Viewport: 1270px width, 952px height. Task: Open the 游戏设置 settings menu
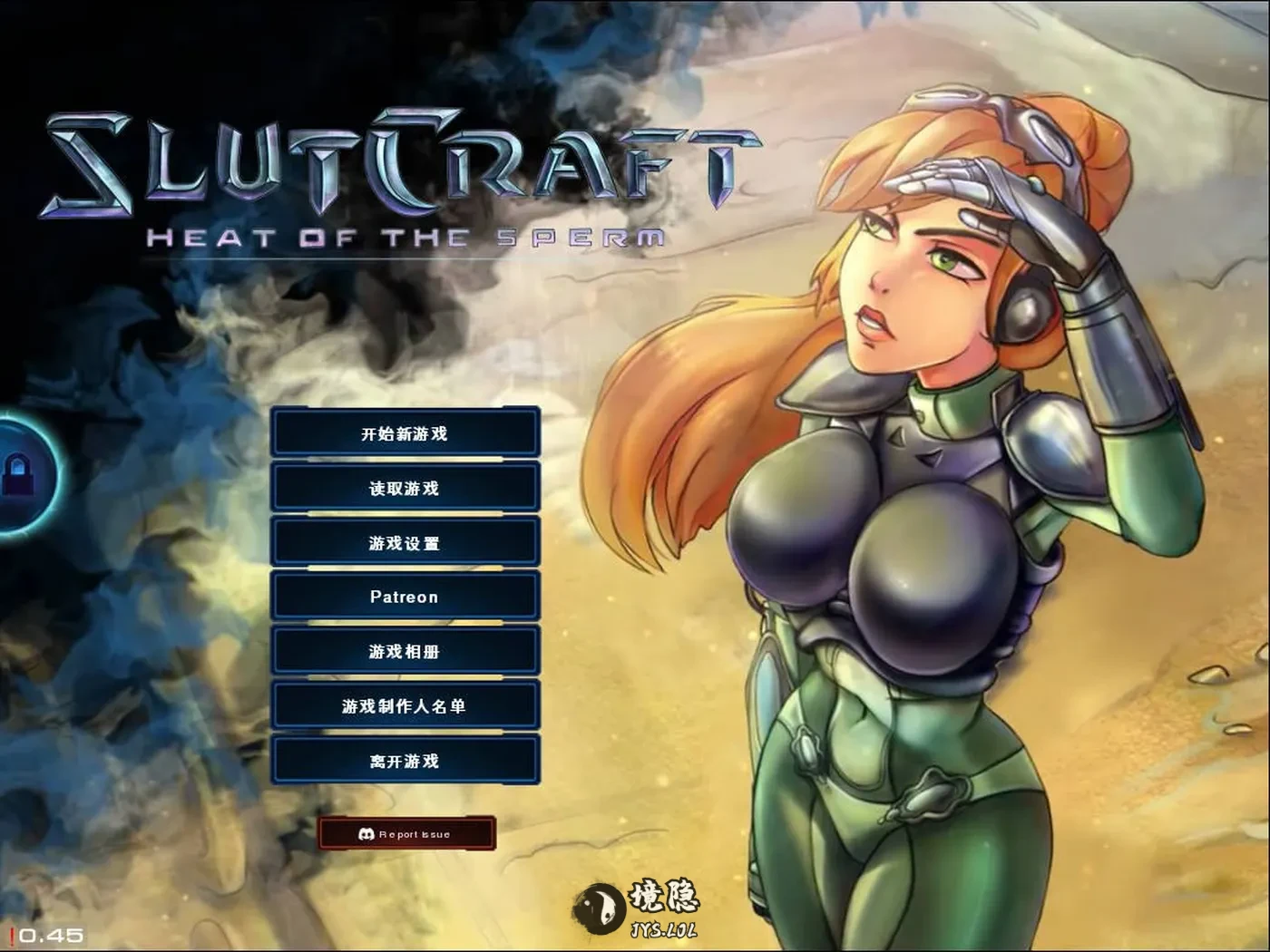coord(405,542)
